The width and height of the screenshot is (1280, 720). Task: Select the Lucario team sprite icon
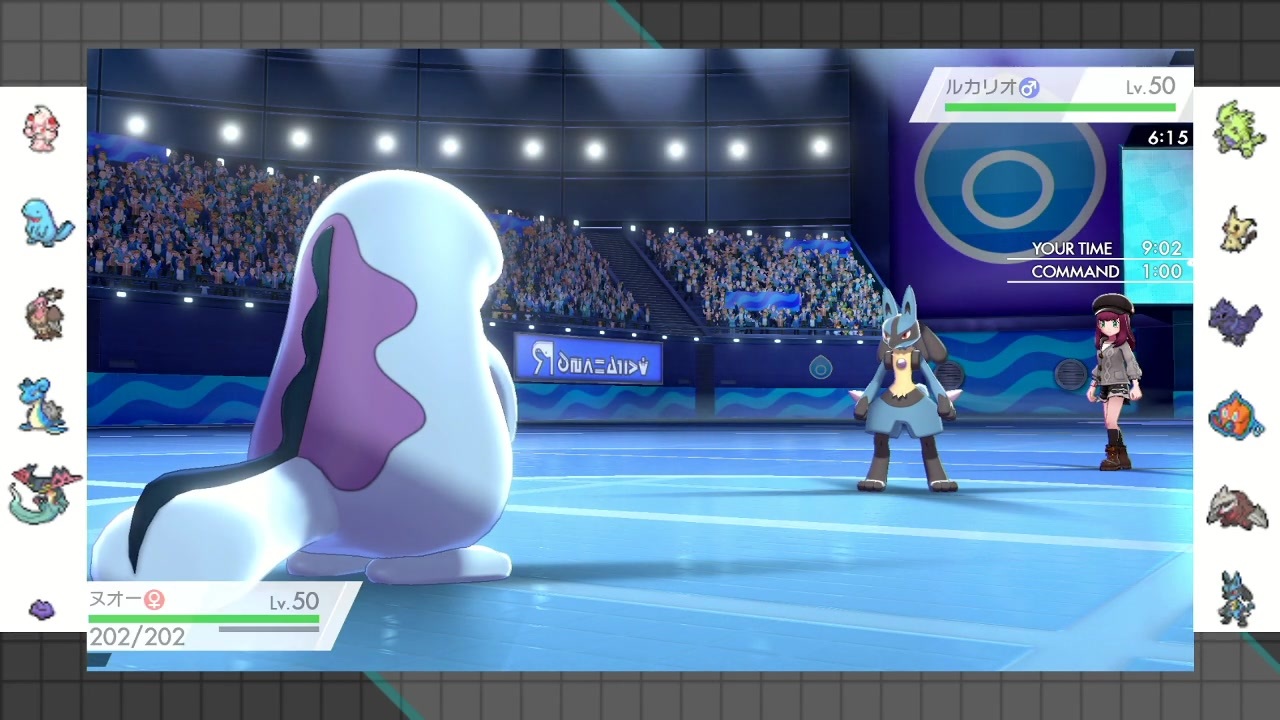[x=1236, y=598]
